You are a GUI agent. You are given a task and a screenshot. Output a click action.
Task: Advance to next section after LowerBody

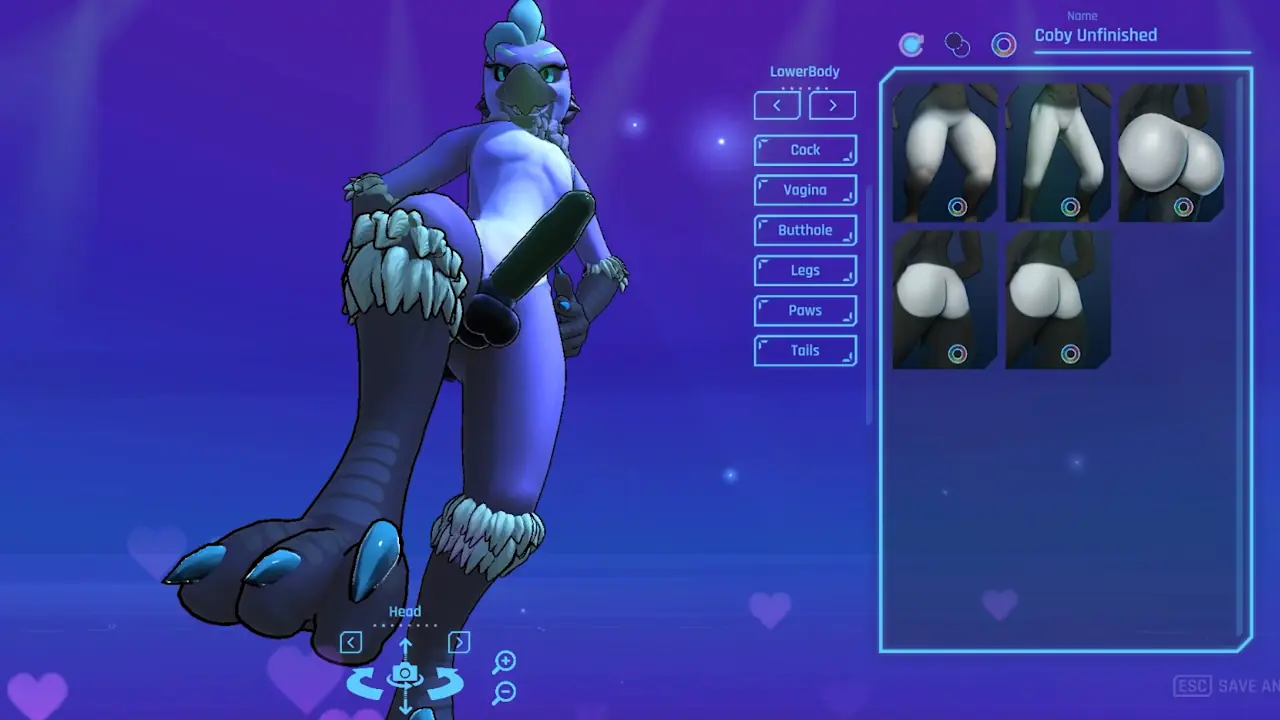click(832, 105)
